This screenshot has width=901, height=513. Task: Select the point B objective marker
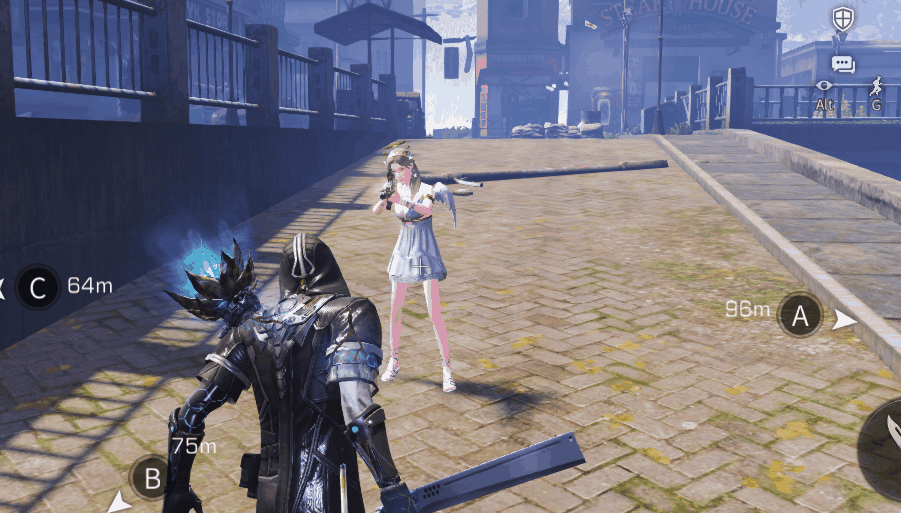tap(151, 478)
